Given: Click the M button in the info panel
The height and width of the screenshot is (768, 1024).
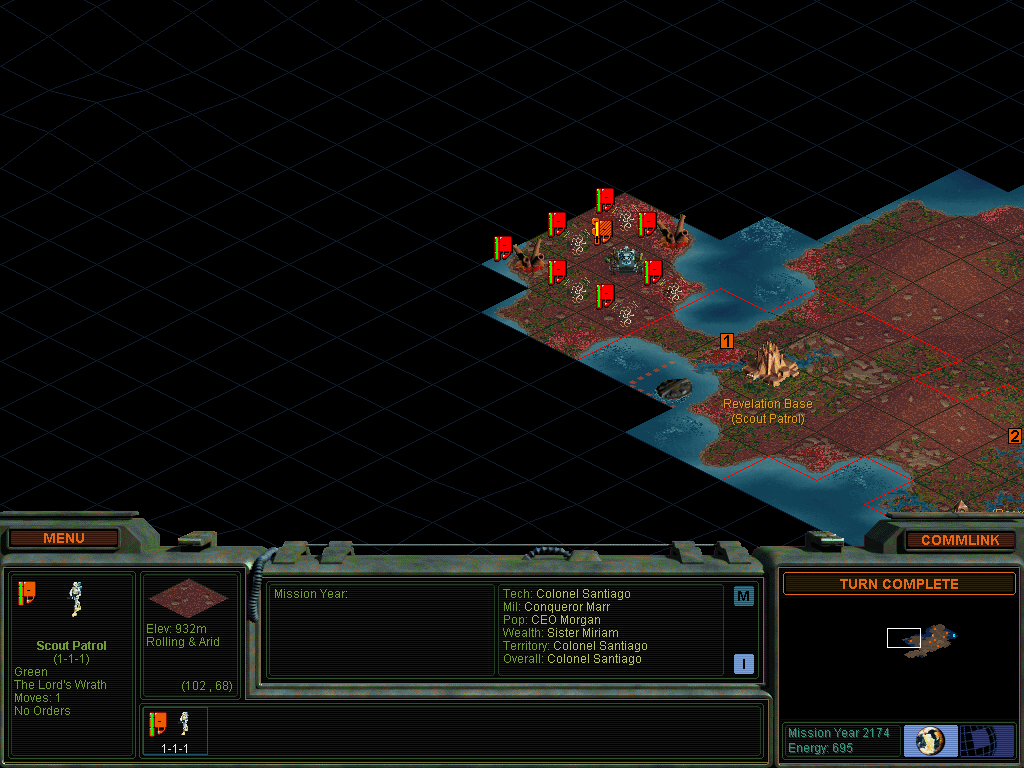Looking at the screenshot, I should tap(743, 597).
